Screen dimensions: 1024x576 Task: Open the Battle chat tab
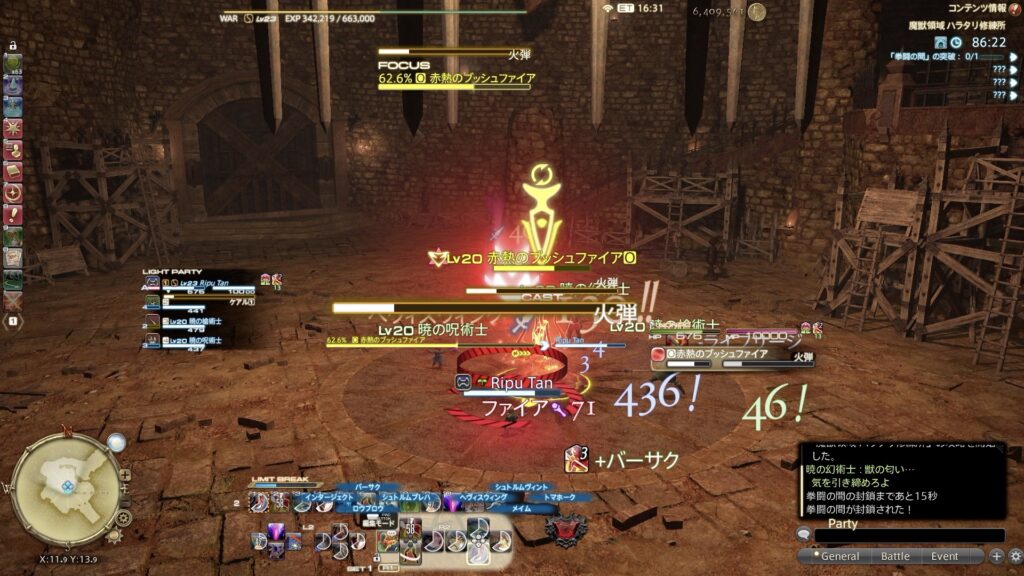point(894,556)
